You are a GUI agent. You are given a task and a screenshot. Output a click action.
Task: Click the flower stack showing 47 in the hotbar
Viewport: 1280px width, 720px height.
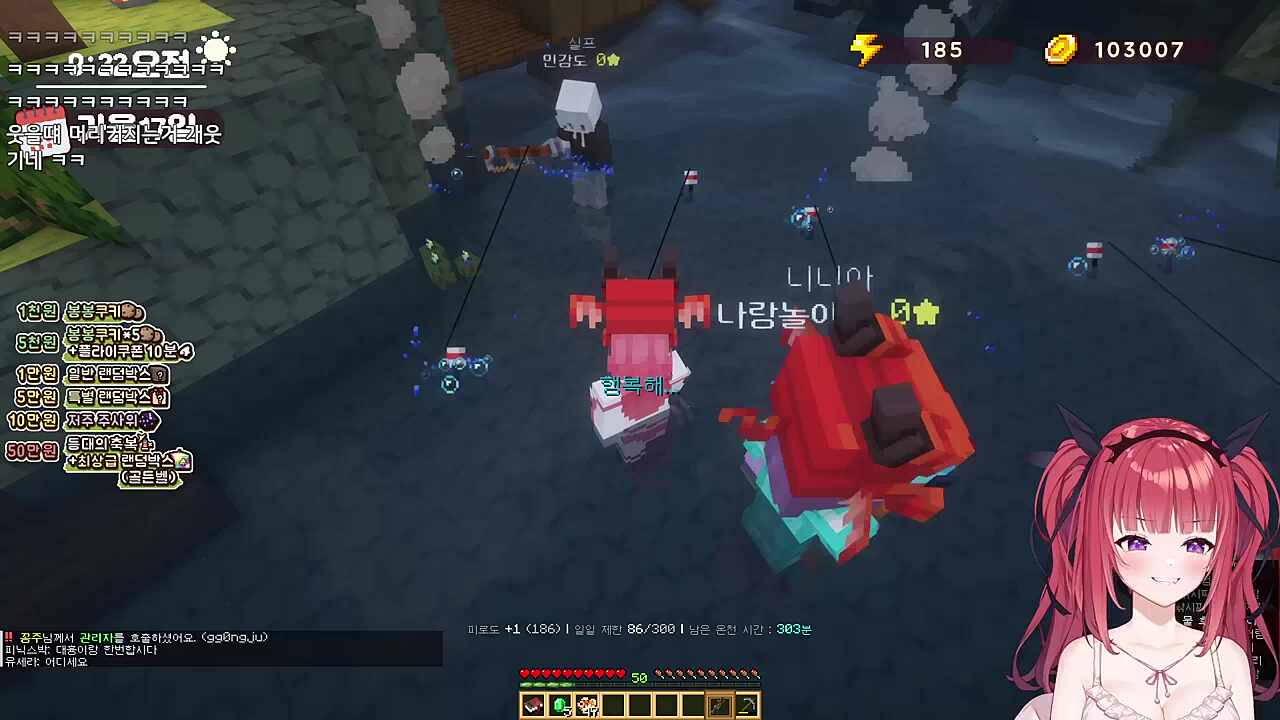pyautogui.click(x=587, y=706)
